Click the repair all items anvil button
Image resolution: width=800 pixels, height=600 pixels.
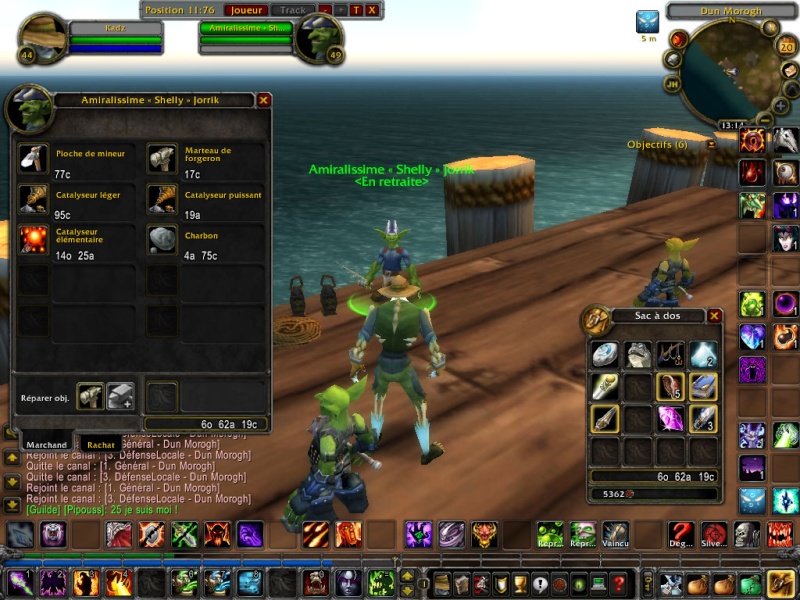coord(120,396)
